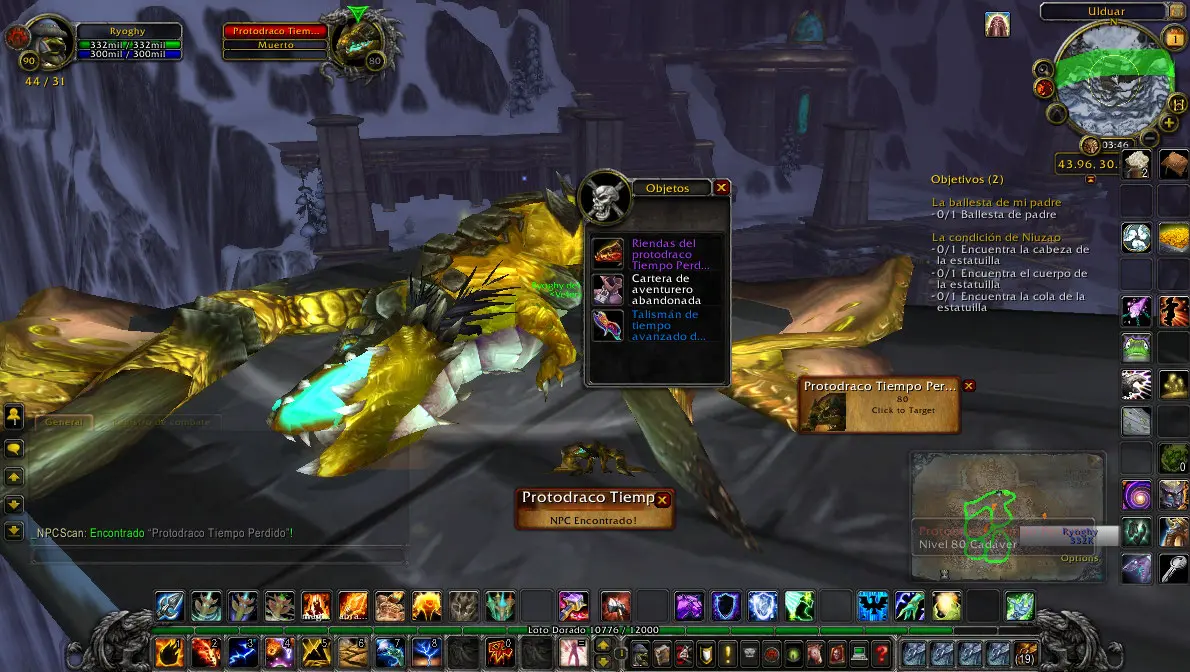Zoom out the minimap with the minus button
Viewport: 1190px width, 672px height.
click(1150, 139)
